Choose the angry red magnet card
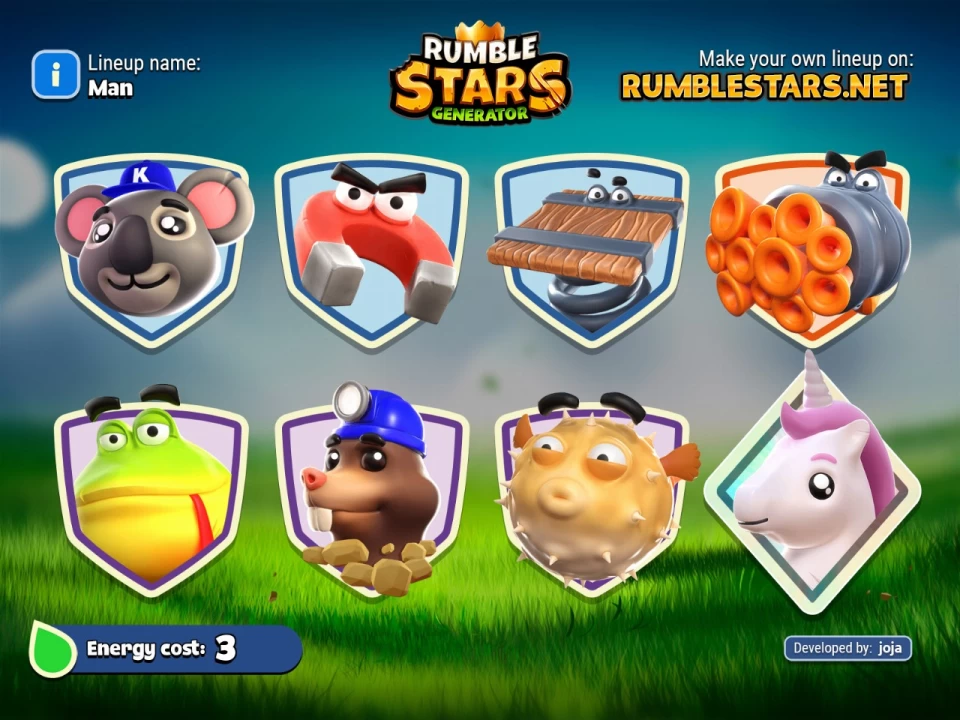Image resolution: width=960 pixels, height=720 pixels. (x=372, y=245)
